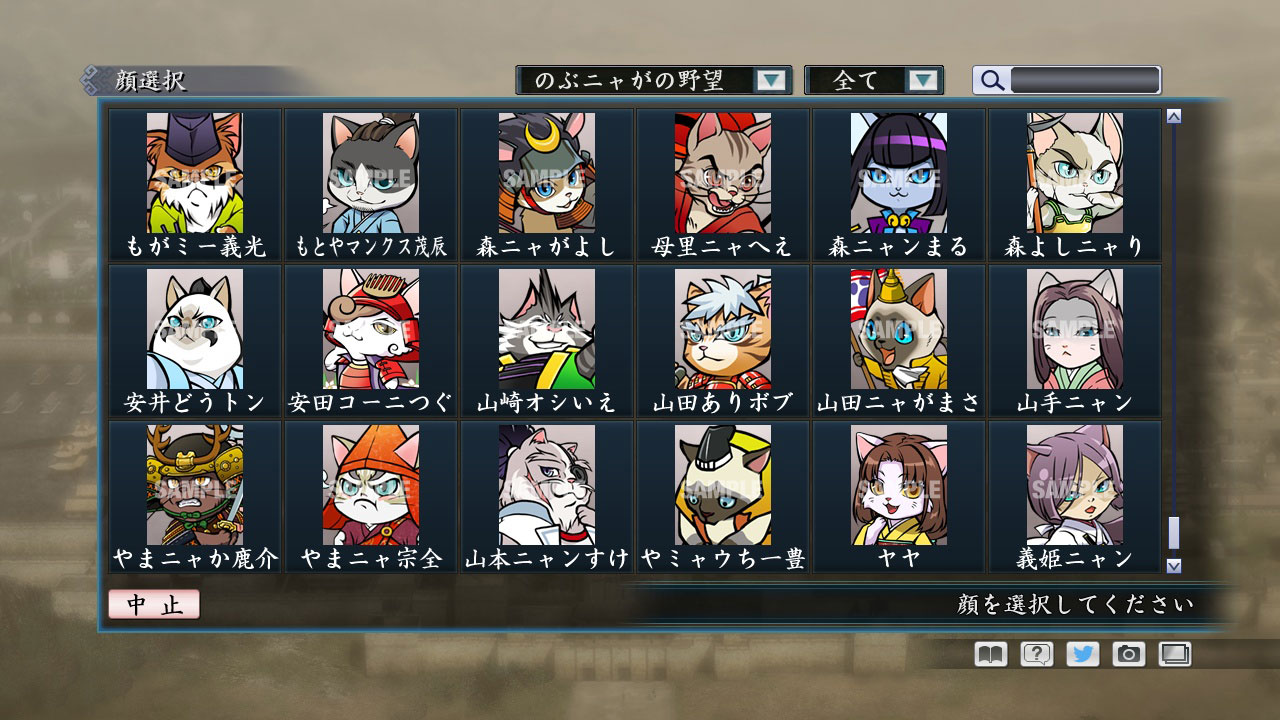
Task: Click the magnifying glass search icon
Action: click(991, 79)
